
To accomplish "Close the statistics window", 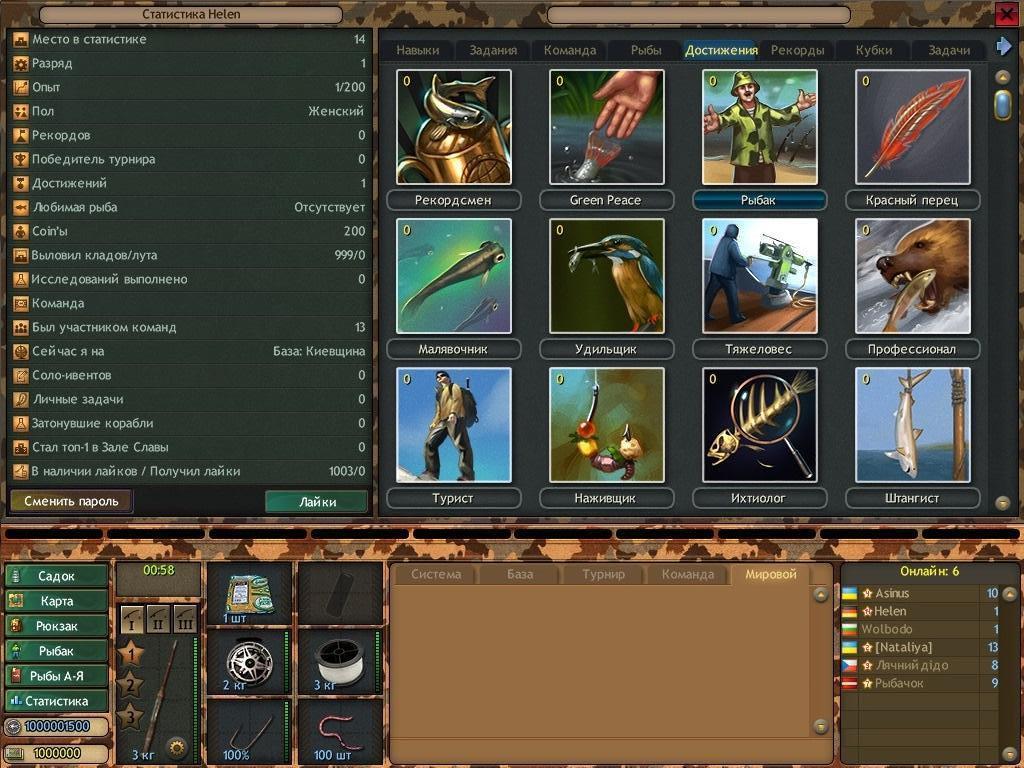I will coord(1006,13).
